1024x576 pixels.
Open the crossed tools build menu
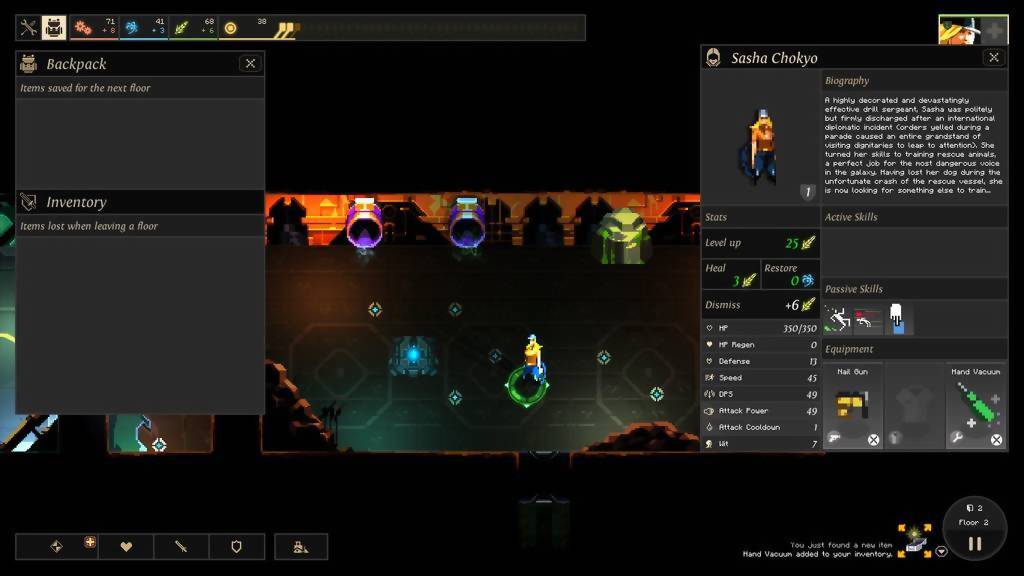coord(28,28)
